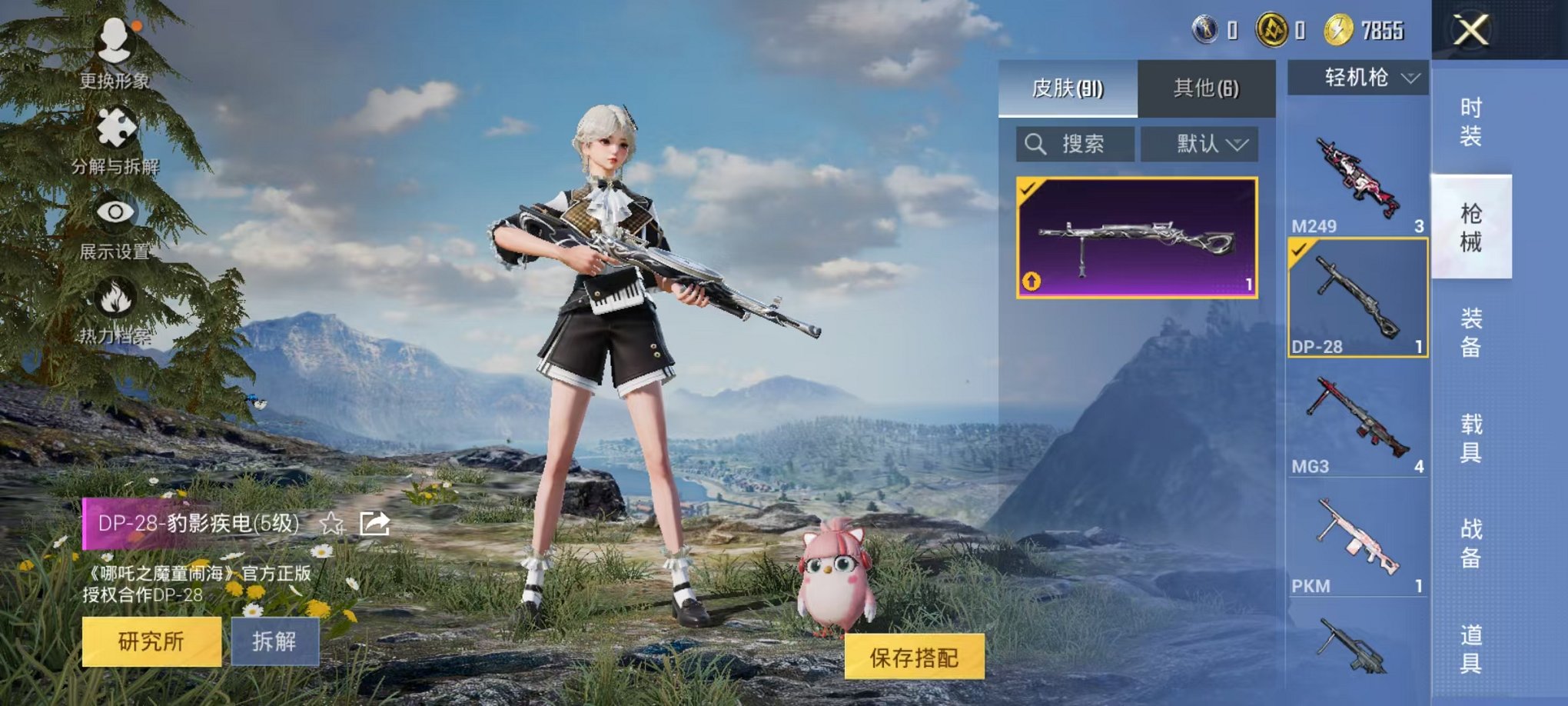The image size is (1568, 706).
Task: Switch to the 其他(6) tab
Action: click(1206, 88)
